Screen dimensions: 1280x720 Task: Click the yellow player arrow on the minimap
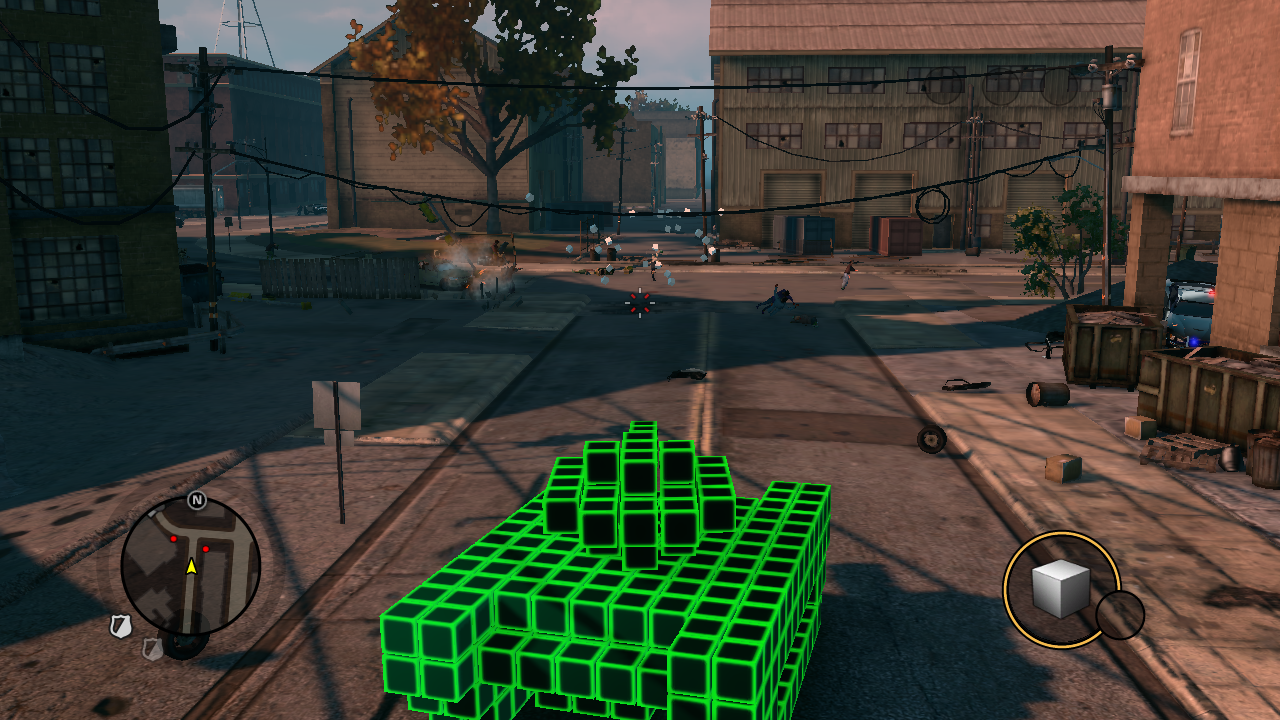coord(191,567)
